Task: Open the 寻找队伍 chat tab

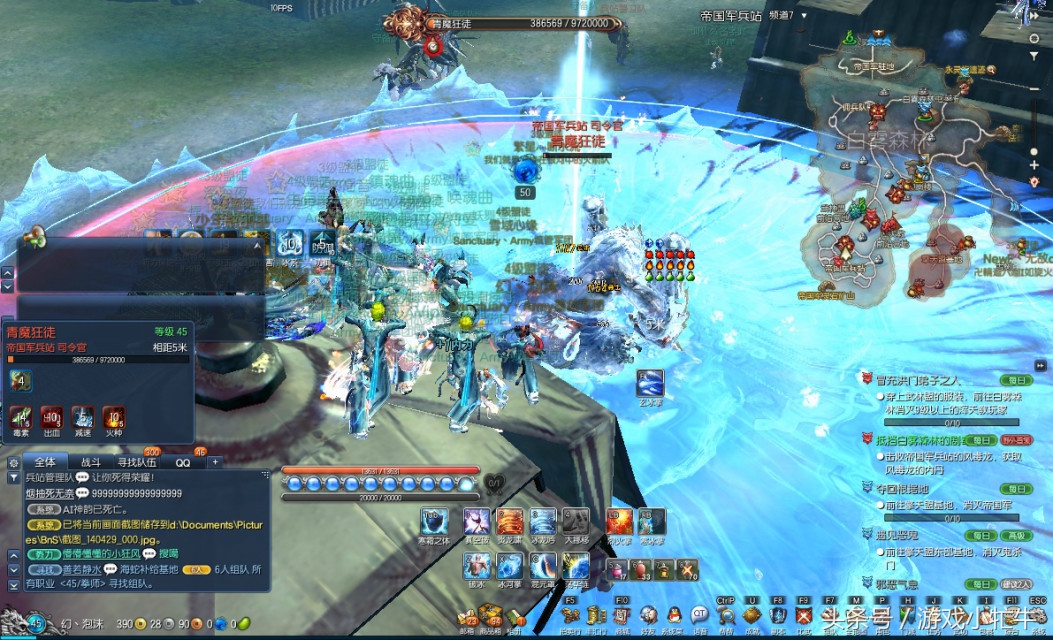Action: tap(137, 462)
